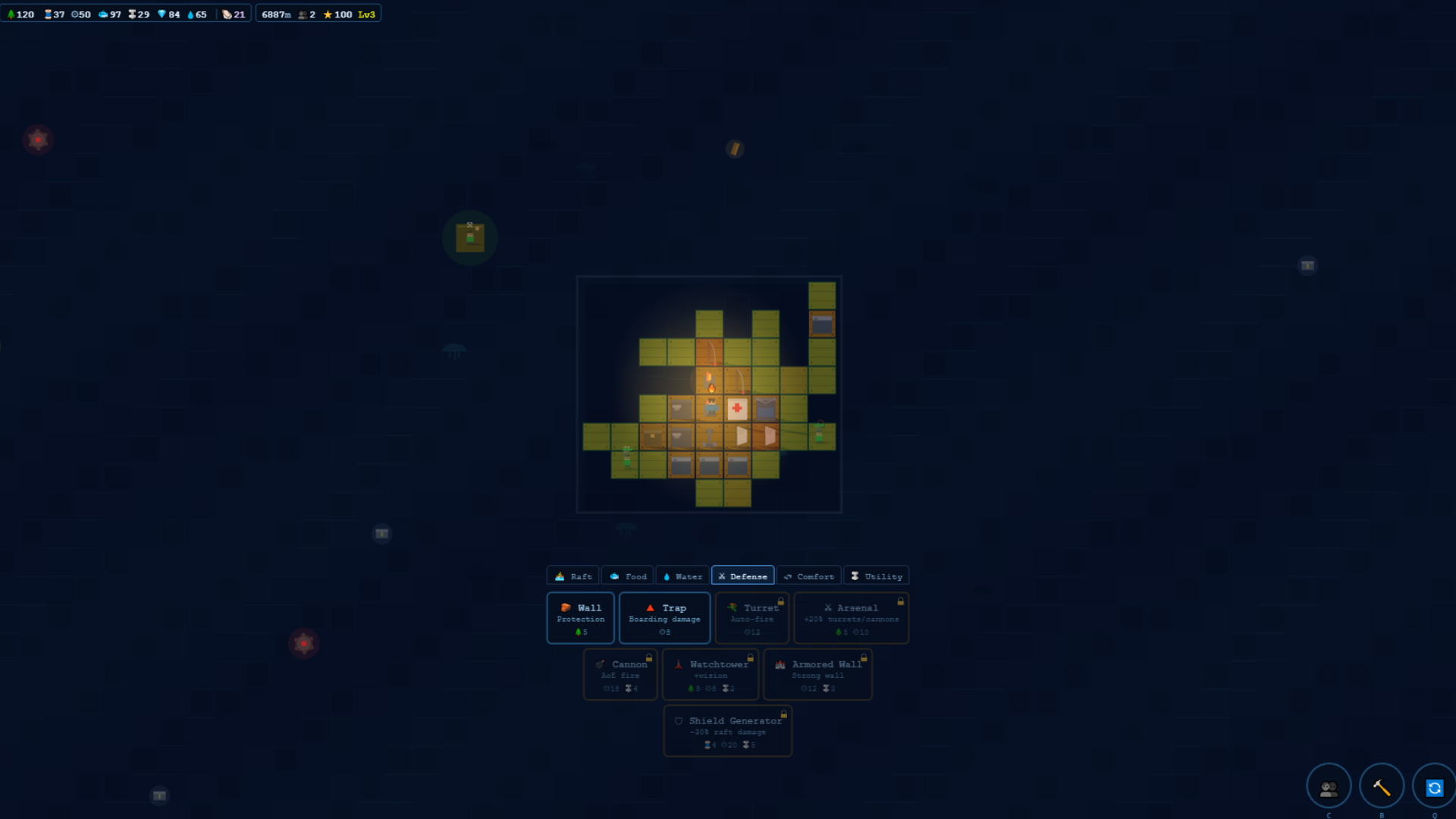Click the crew count icon next to 6887m
Screen dimensions: 1456x819
(303, 13)
